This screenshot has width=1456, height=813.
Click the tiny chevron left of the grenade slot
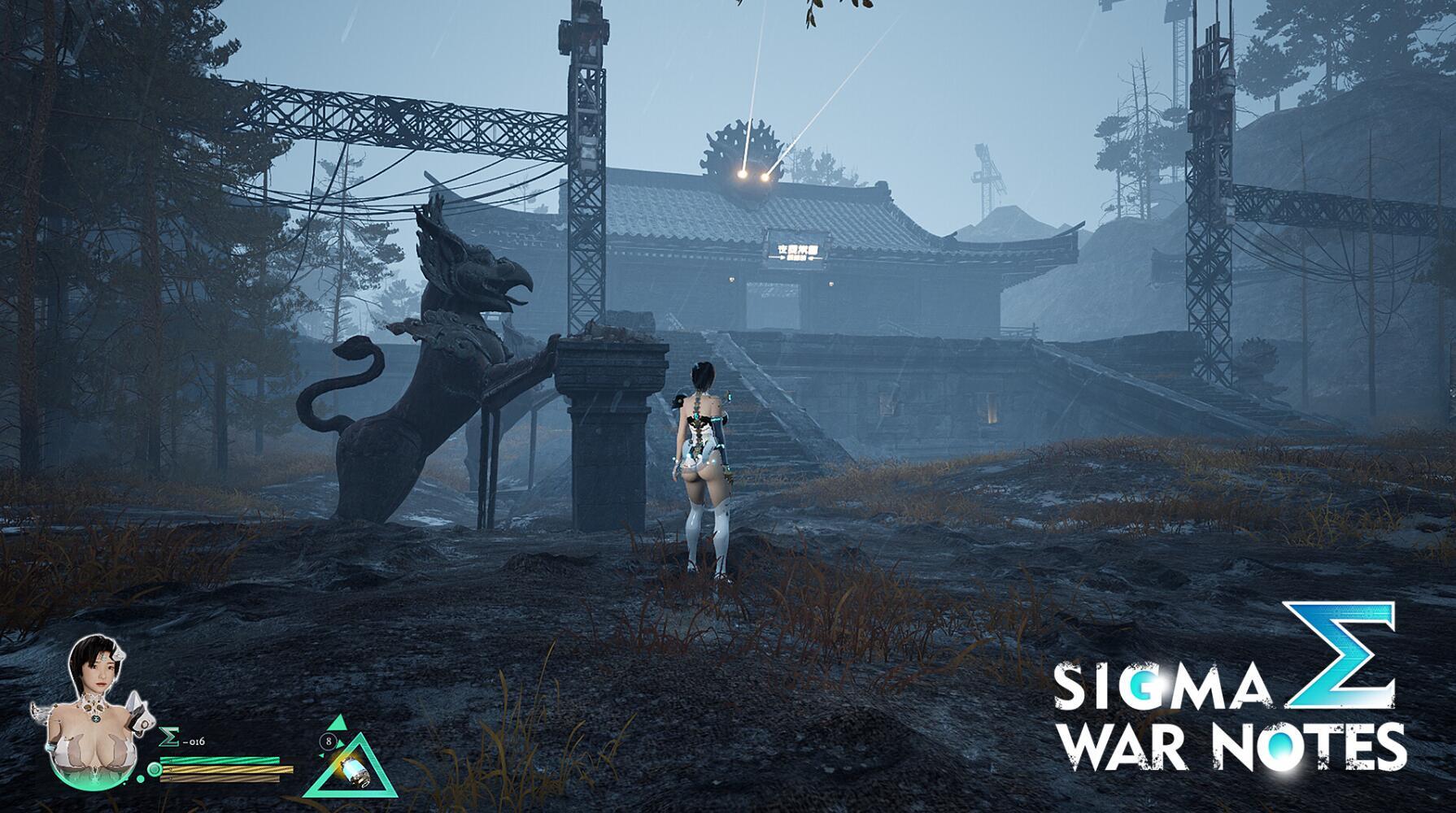322,756
